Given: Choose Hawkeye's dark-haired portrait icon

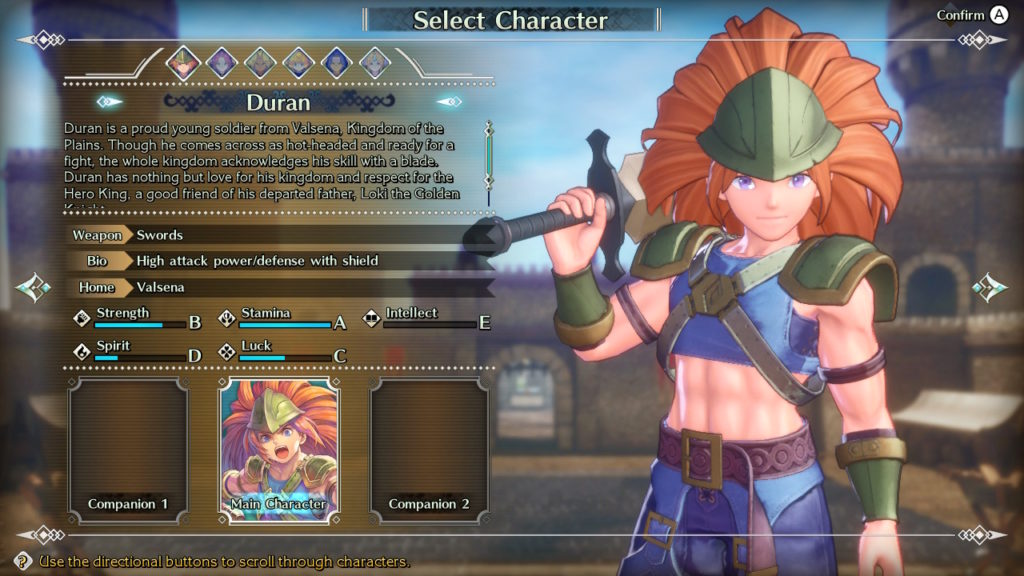Looking at the screenshot, I should point(336,63).
